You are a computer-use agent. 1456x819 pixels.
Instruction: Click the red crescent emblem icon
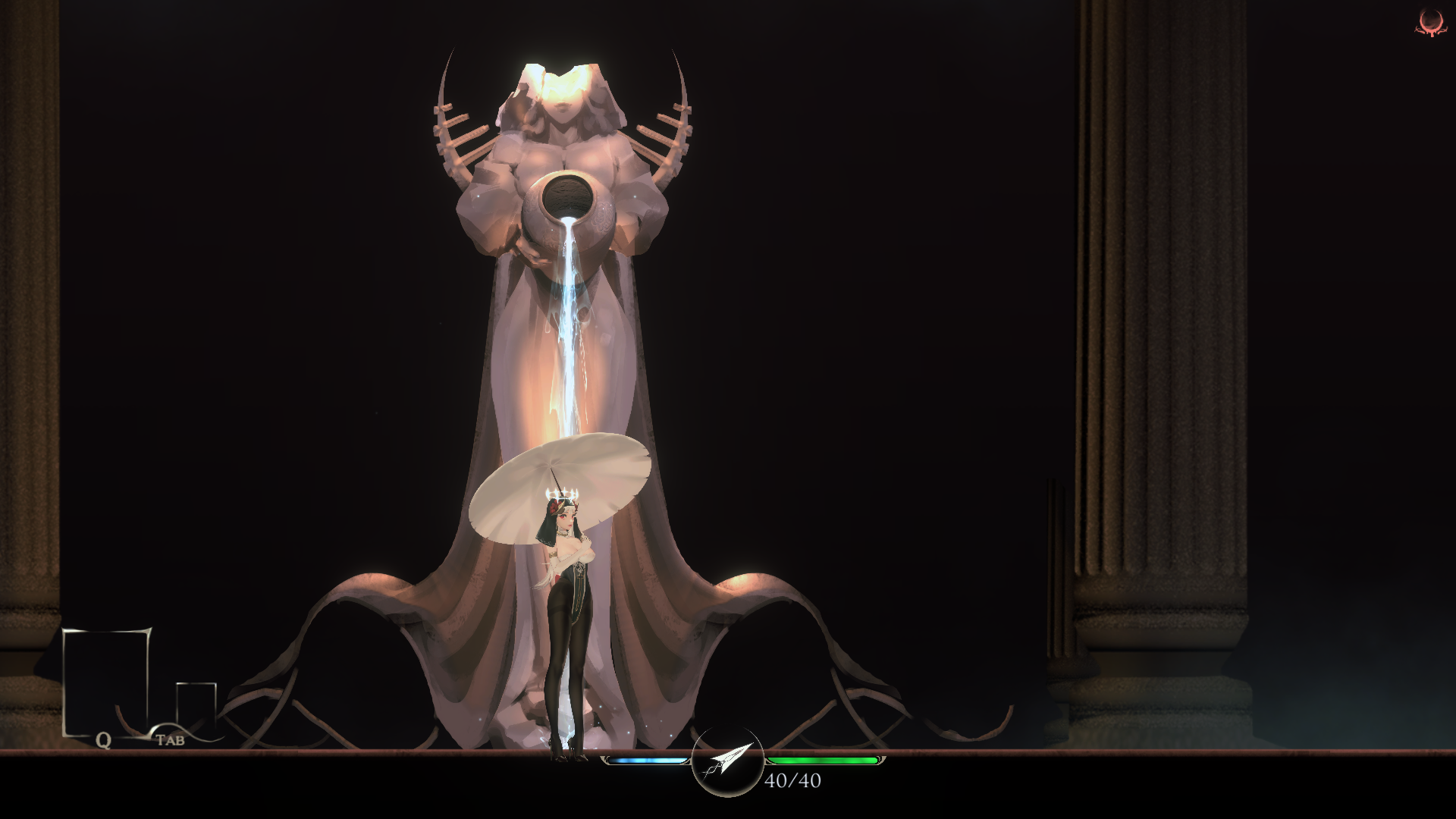[1430, 23]
